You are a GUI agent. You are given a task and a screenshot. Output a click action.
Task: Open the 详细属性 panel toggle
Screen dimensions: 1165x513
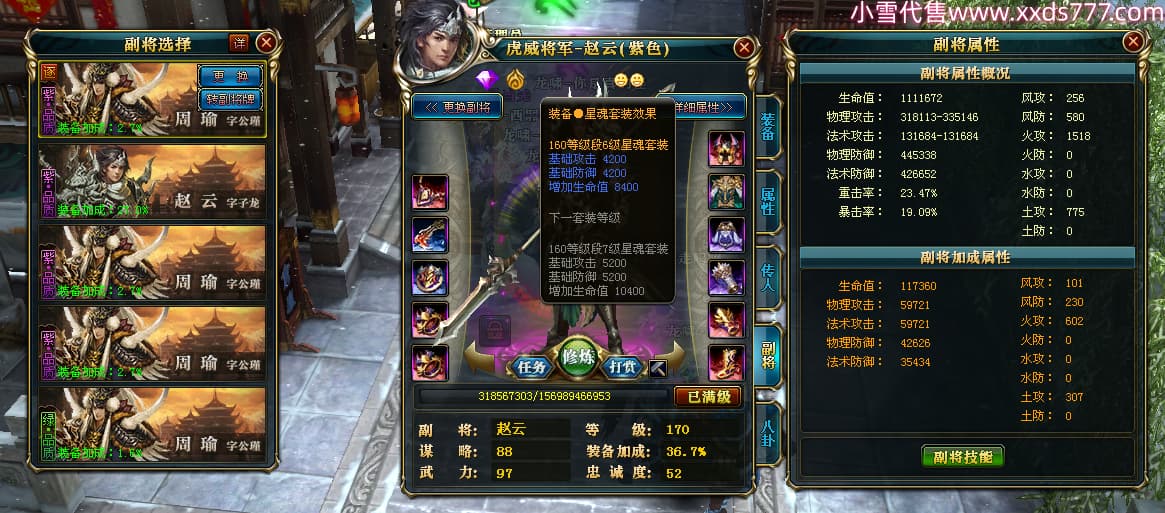(710, 107)
